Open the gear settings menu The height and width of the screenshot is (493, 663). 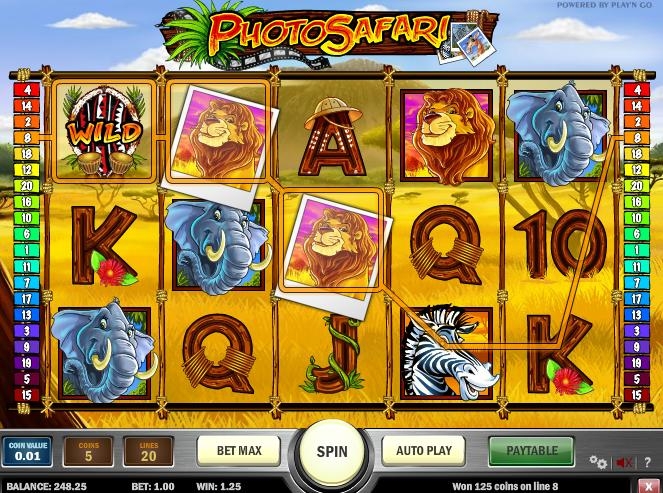[598, 462]
